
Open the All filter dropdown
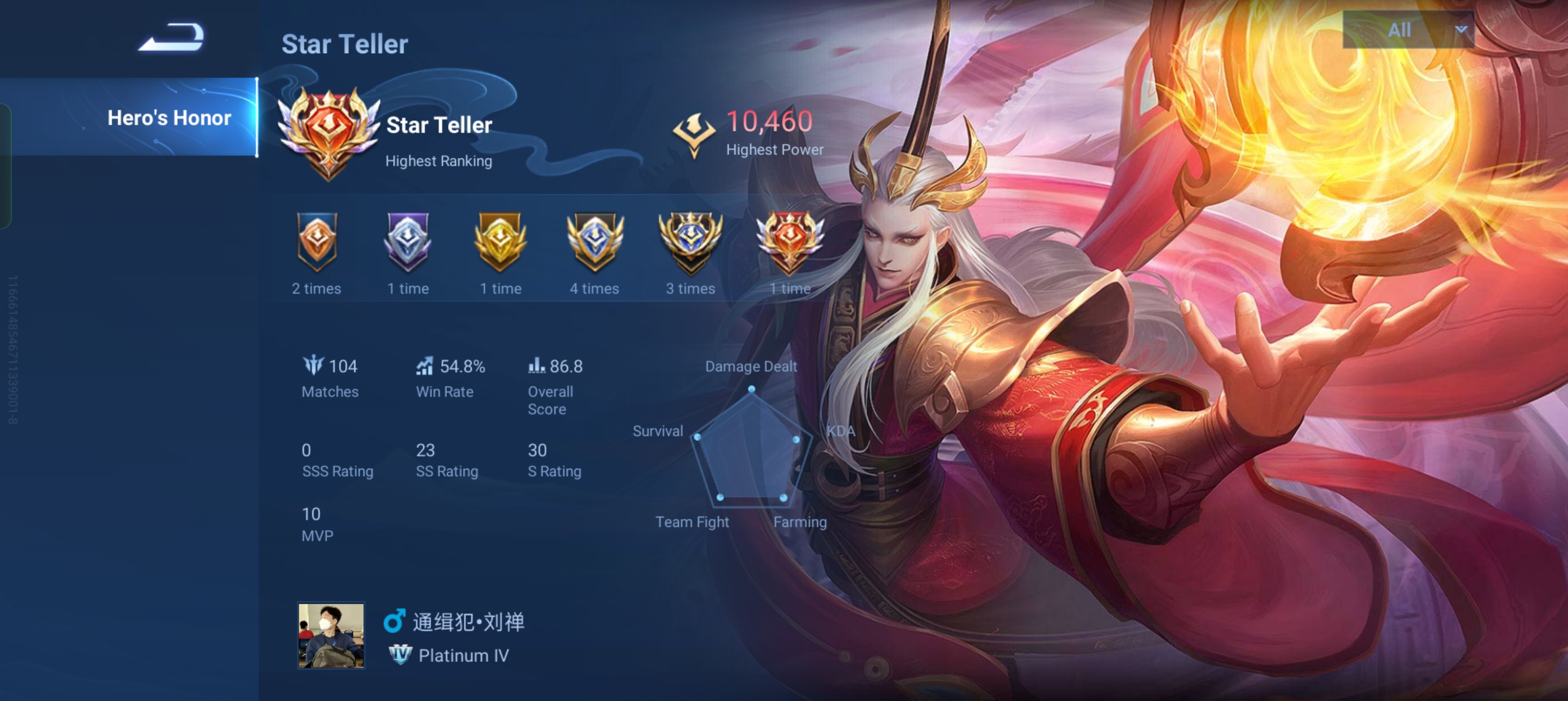(x=1400, y=29)
